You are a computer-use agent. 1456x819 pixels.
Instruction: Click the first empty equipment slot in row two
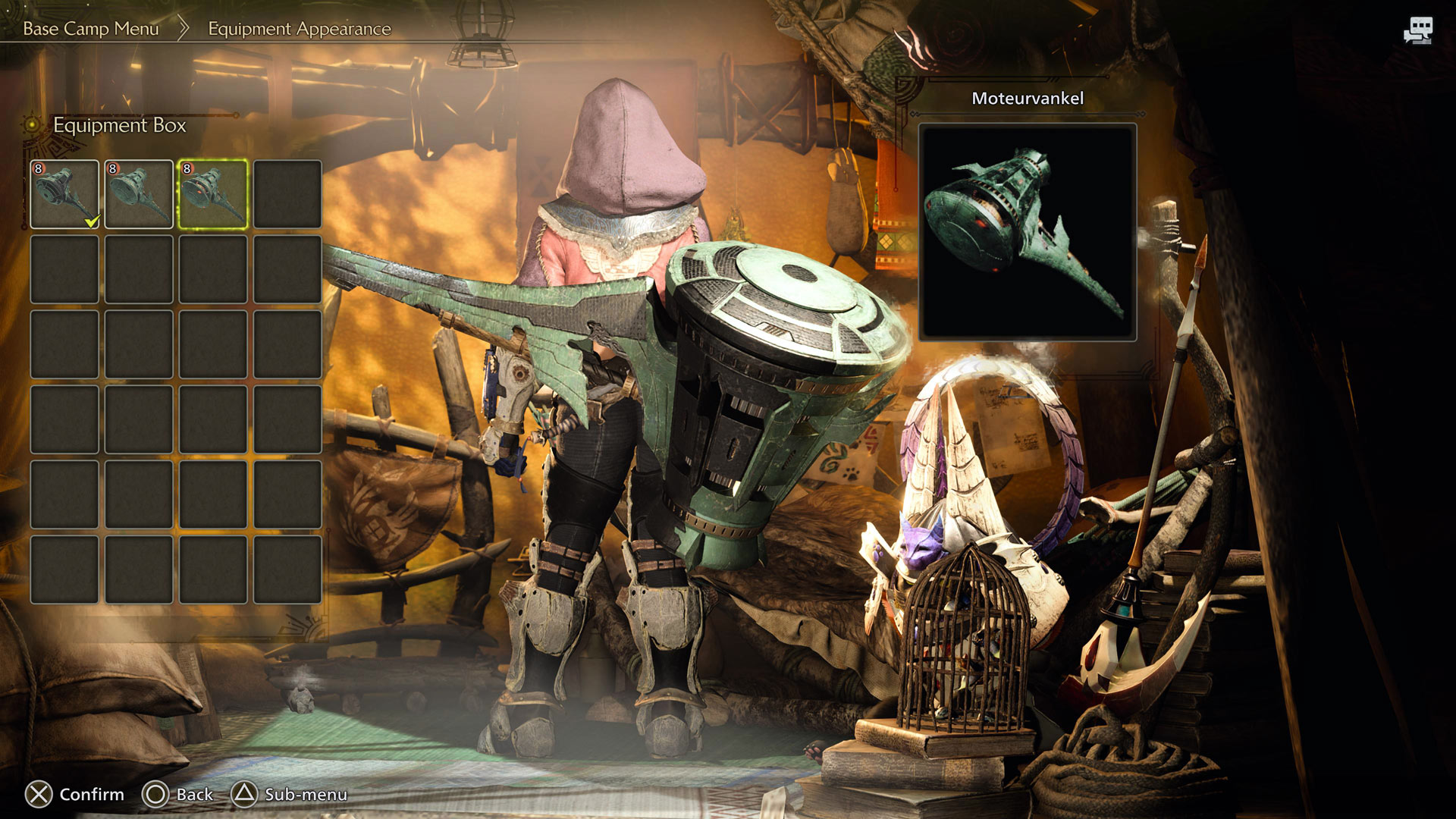64,268
